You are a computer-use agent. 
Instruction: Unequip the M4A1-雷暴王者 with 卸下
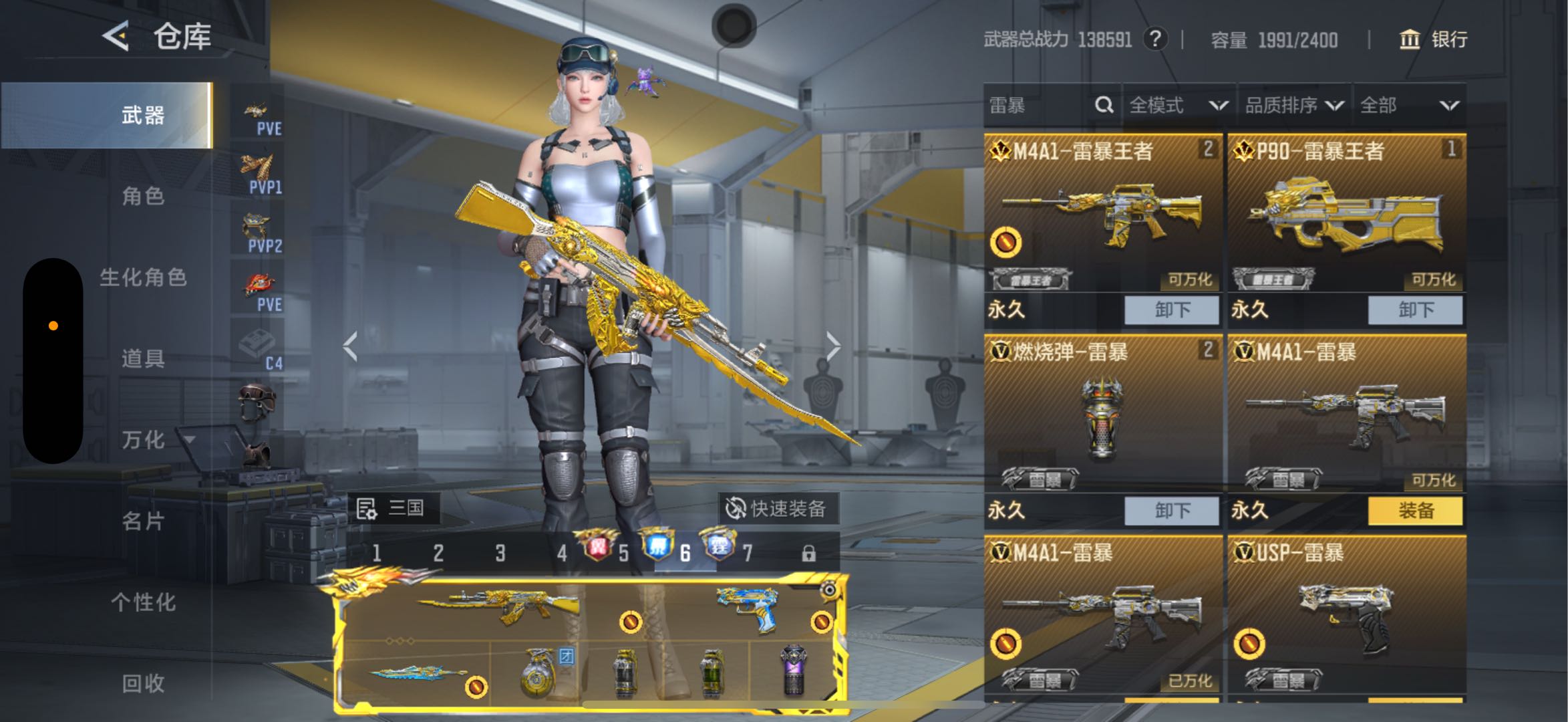[x=1172, y=310]
